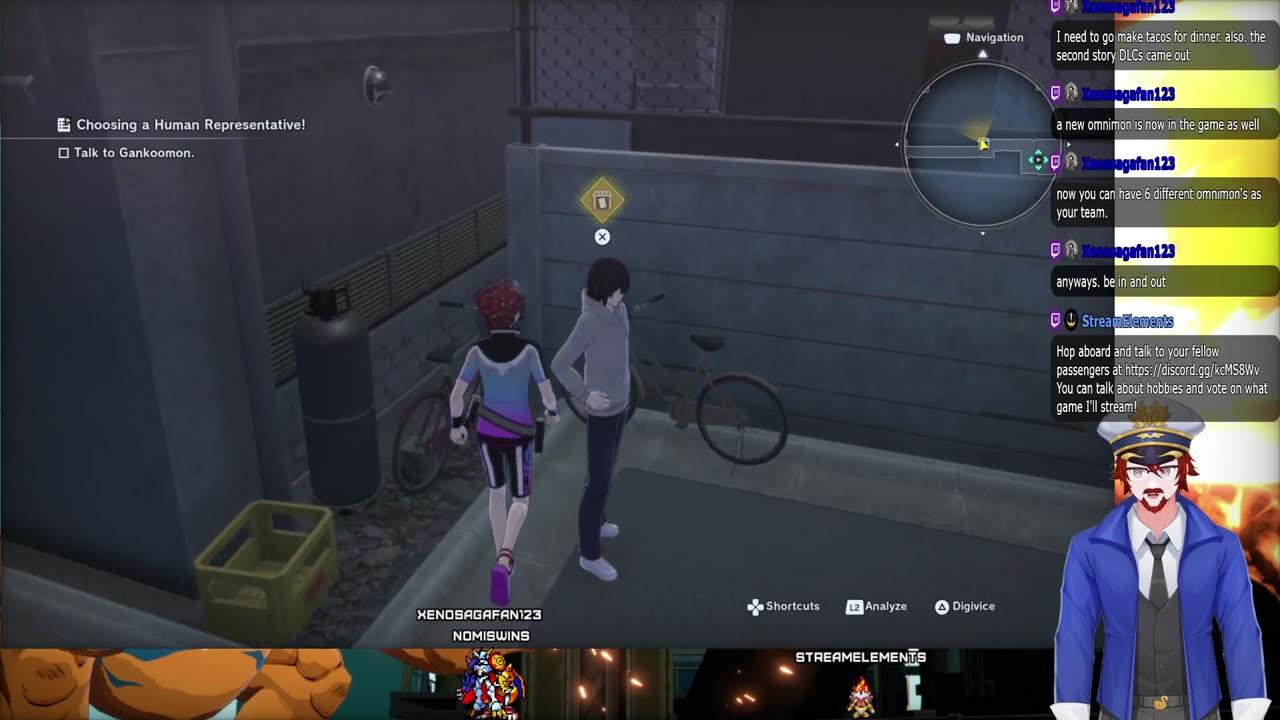Viewport: 1280px width, 720px height.
Task: Open the Digivice via the triangle icon
Action: point(941,606)
